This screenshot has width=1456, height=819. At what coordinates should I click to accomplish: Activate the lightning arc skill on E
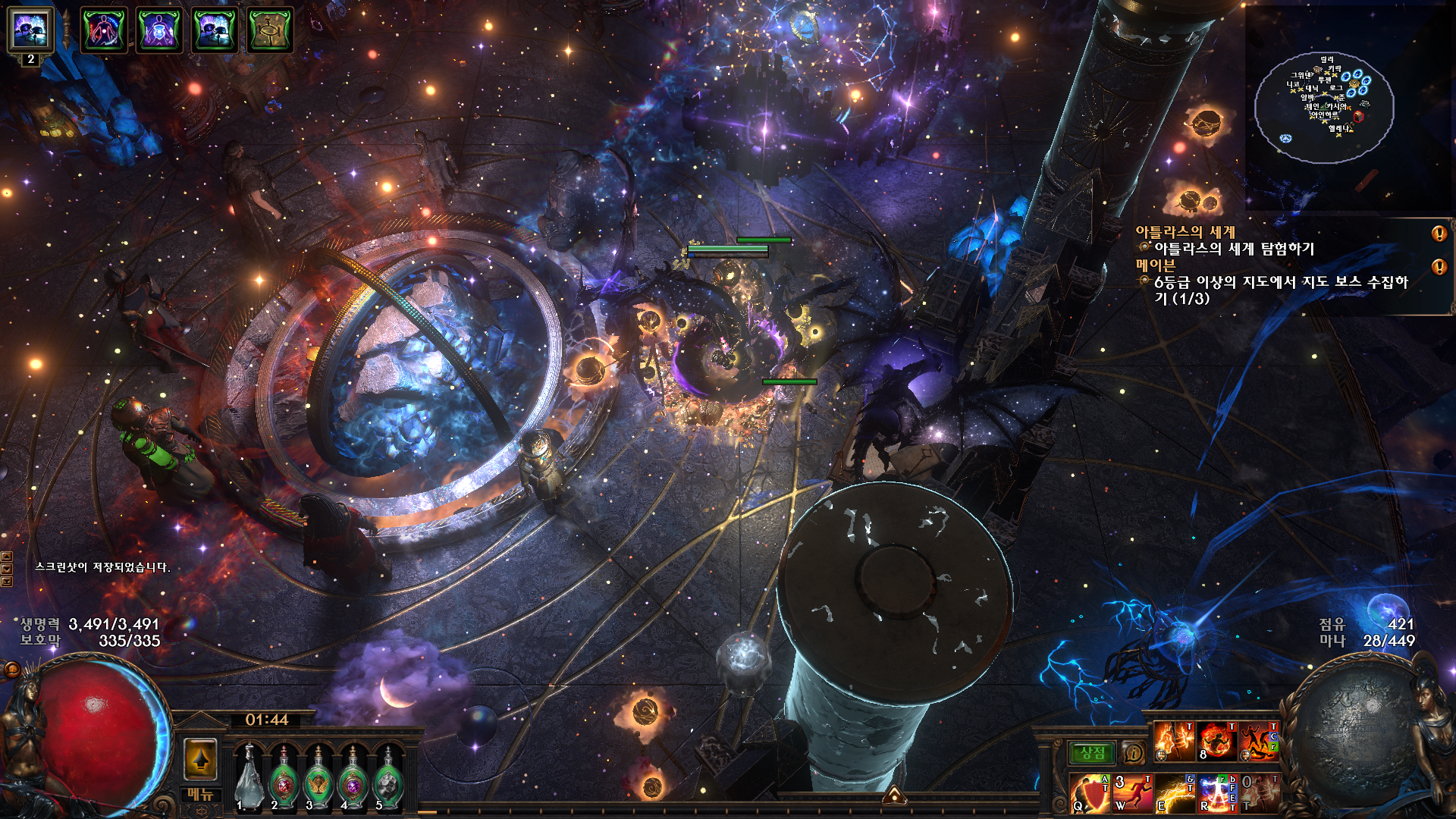point(1174,793)
